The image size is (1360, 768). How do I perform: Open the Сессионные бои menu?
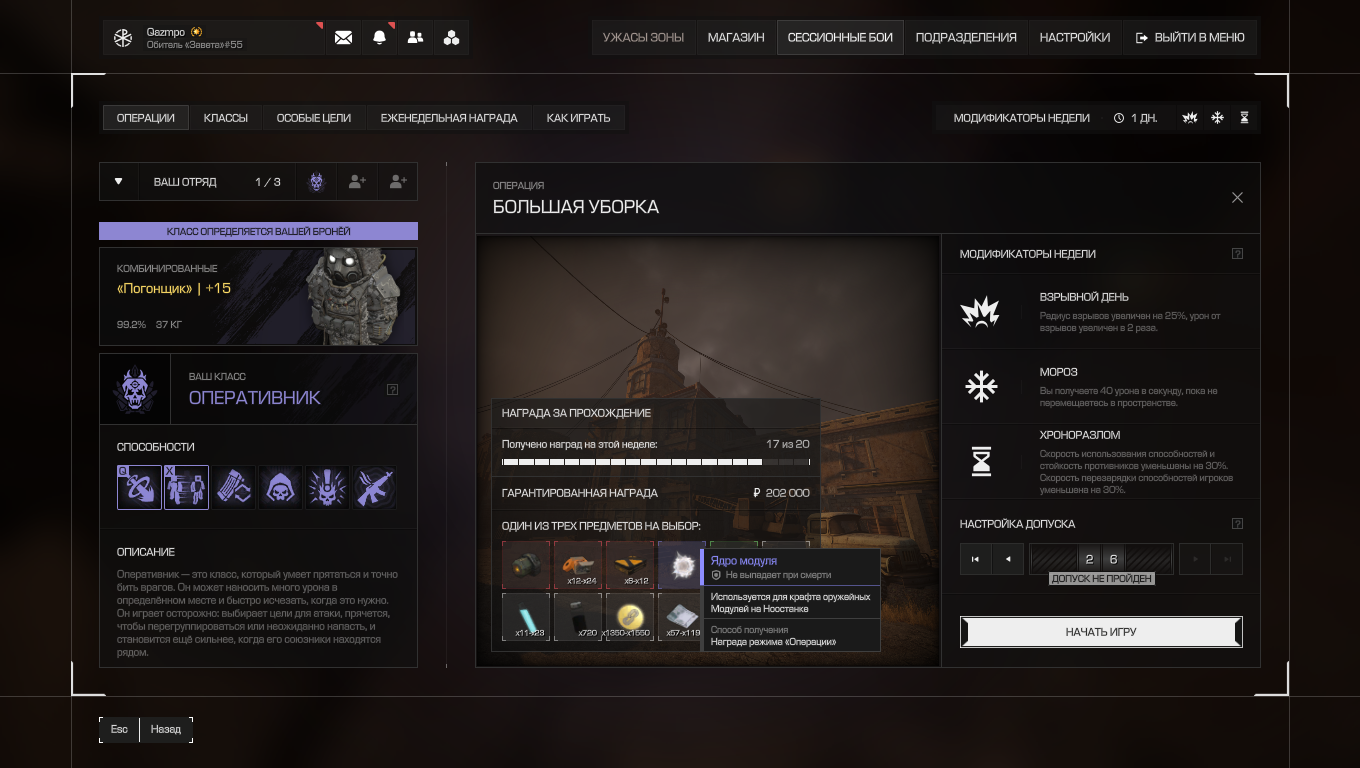pyautogui.click(x=840, y=38)
